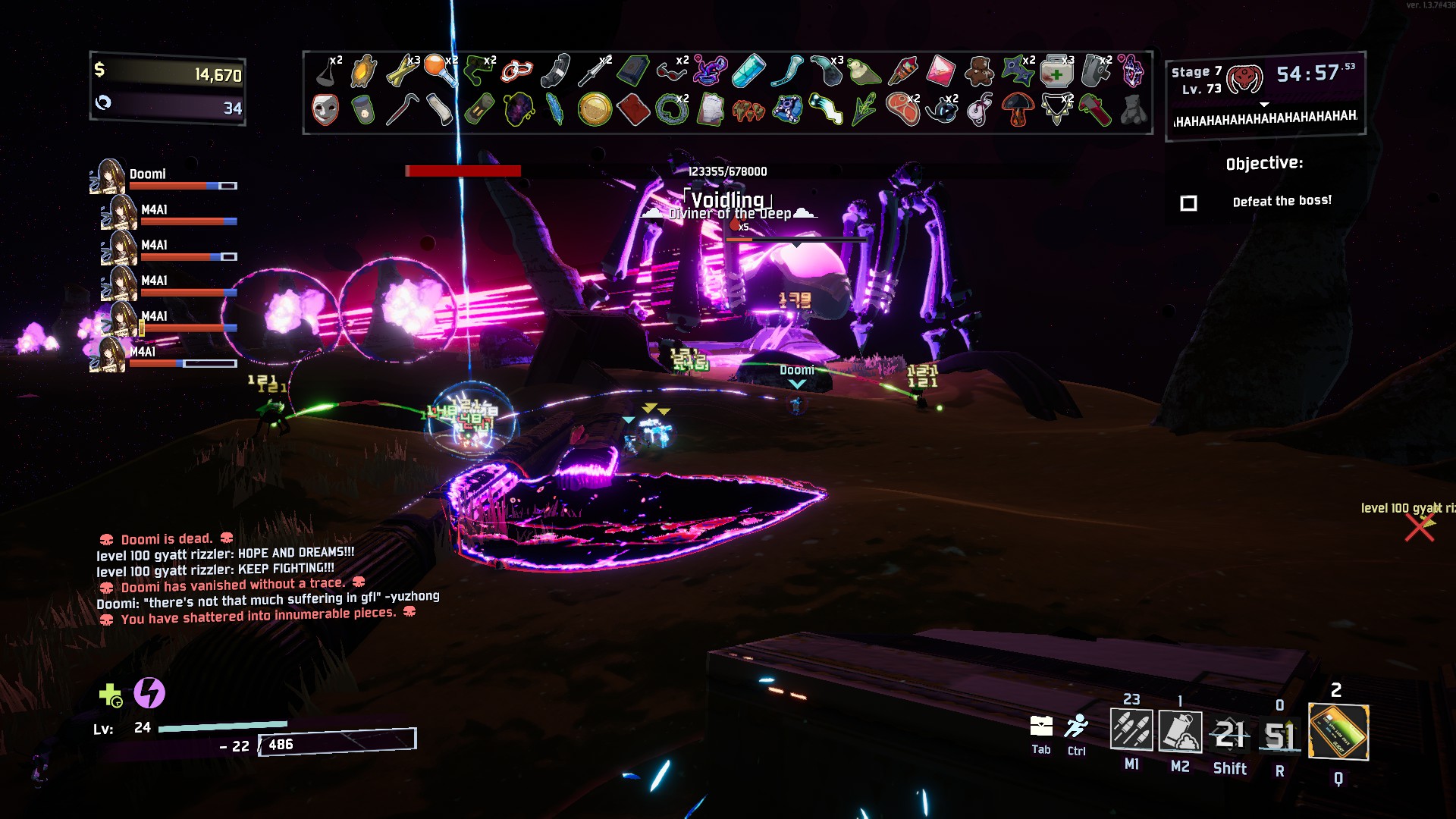Activate the bullets primary skill icon
1456x819 pixels.
pos(1131,730)
